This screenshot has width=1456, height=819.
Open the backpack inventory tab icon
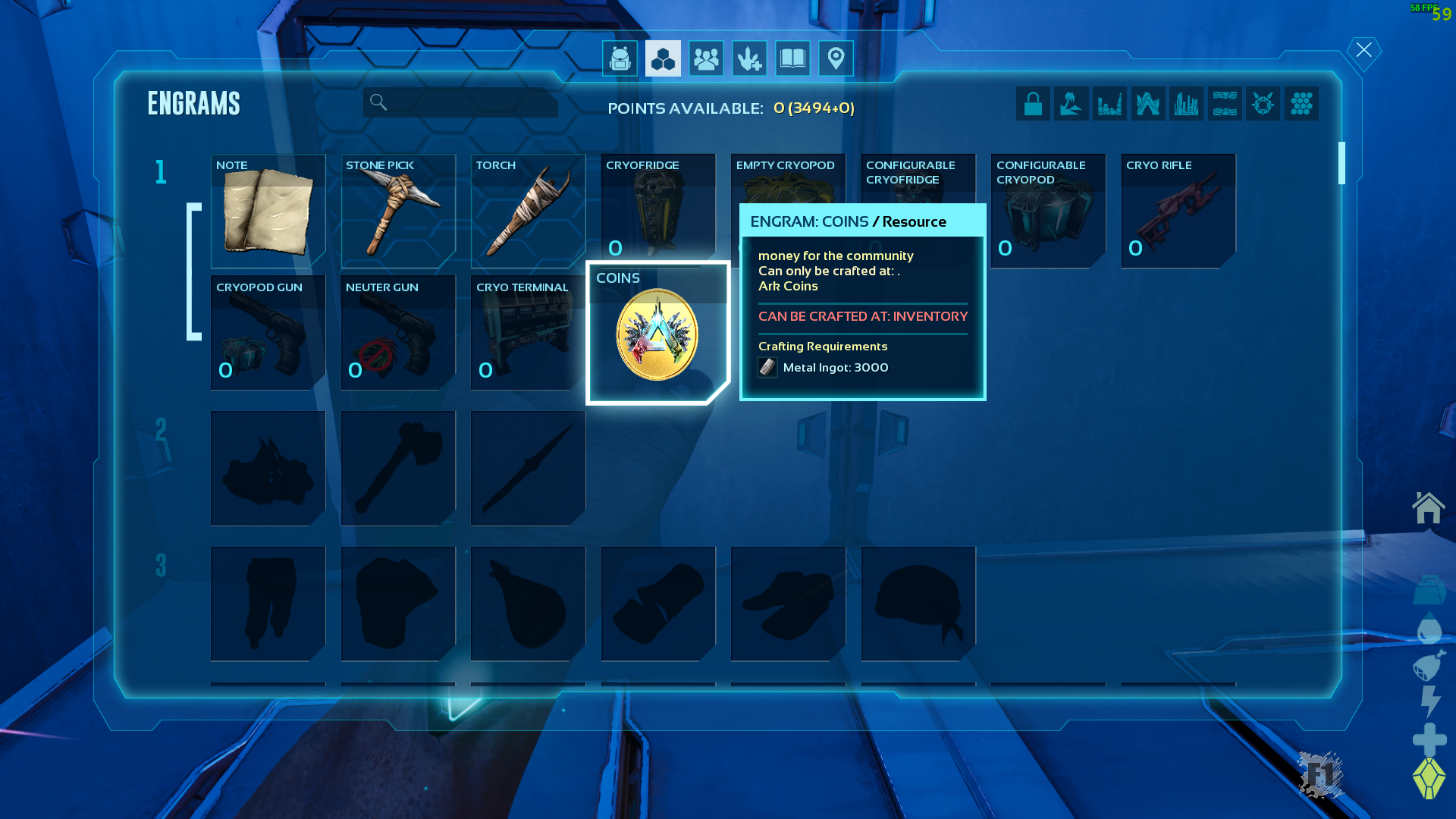(620, 58)
